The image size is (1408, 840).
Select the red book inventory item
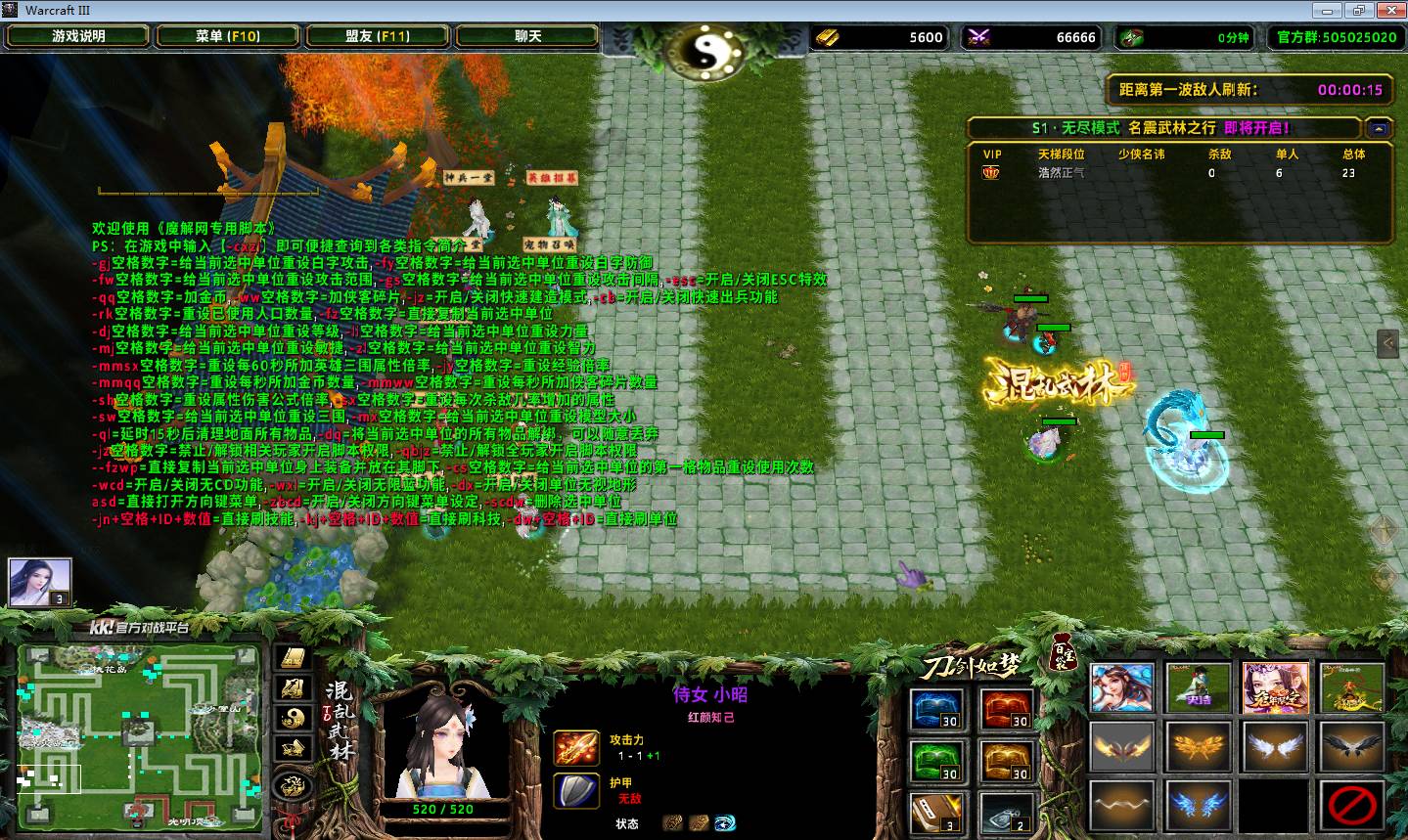(1006, 710)
